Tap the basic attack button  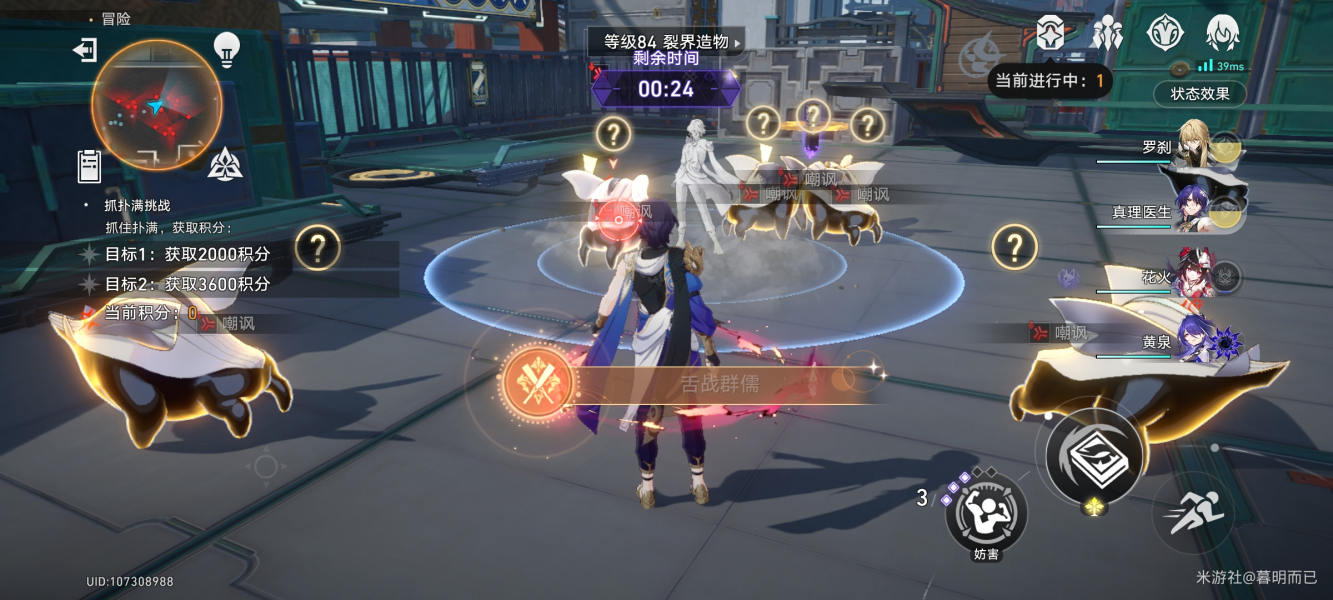tap(1094, 455)
